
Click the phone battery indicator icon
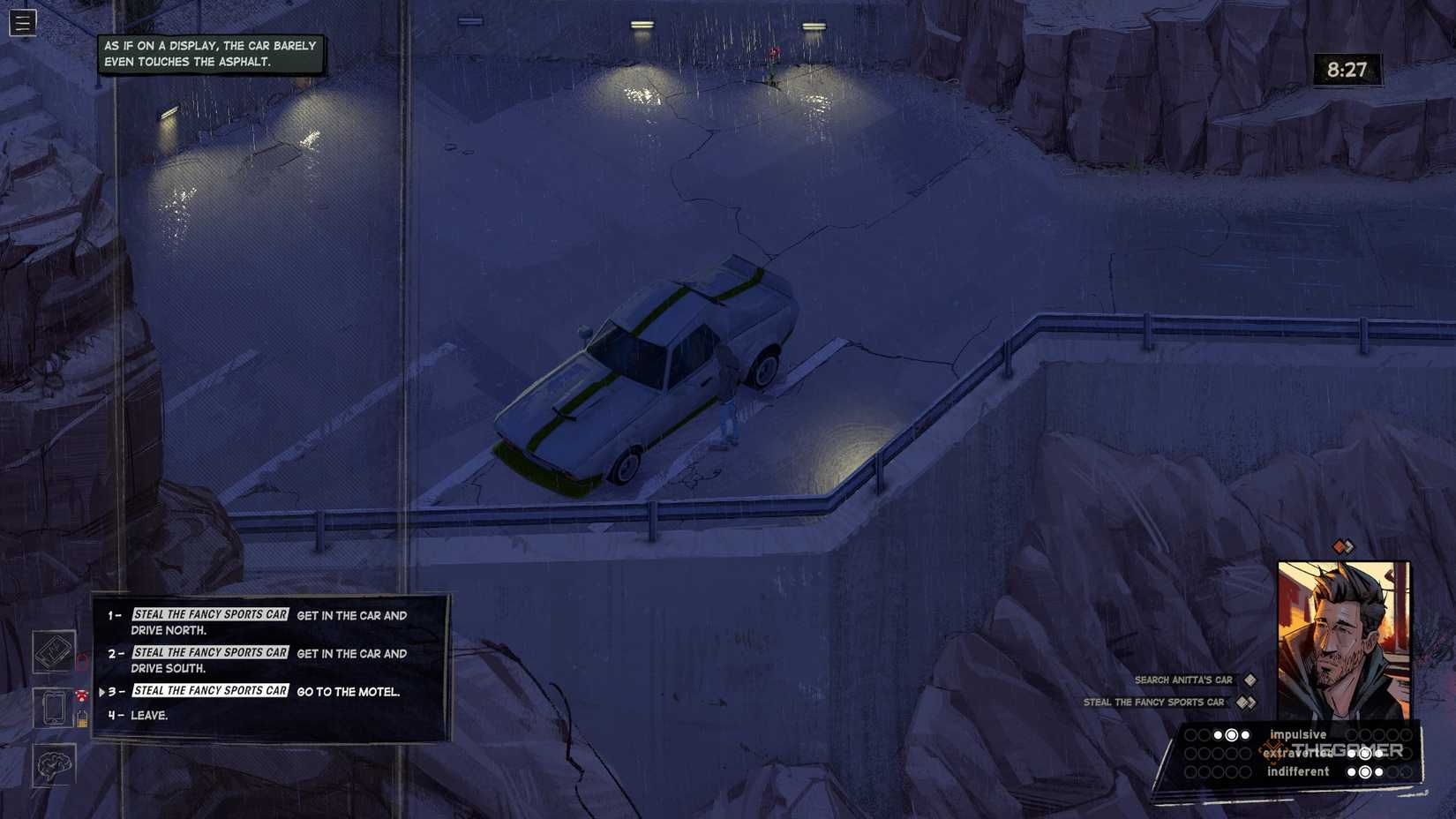tap(83, 720)
